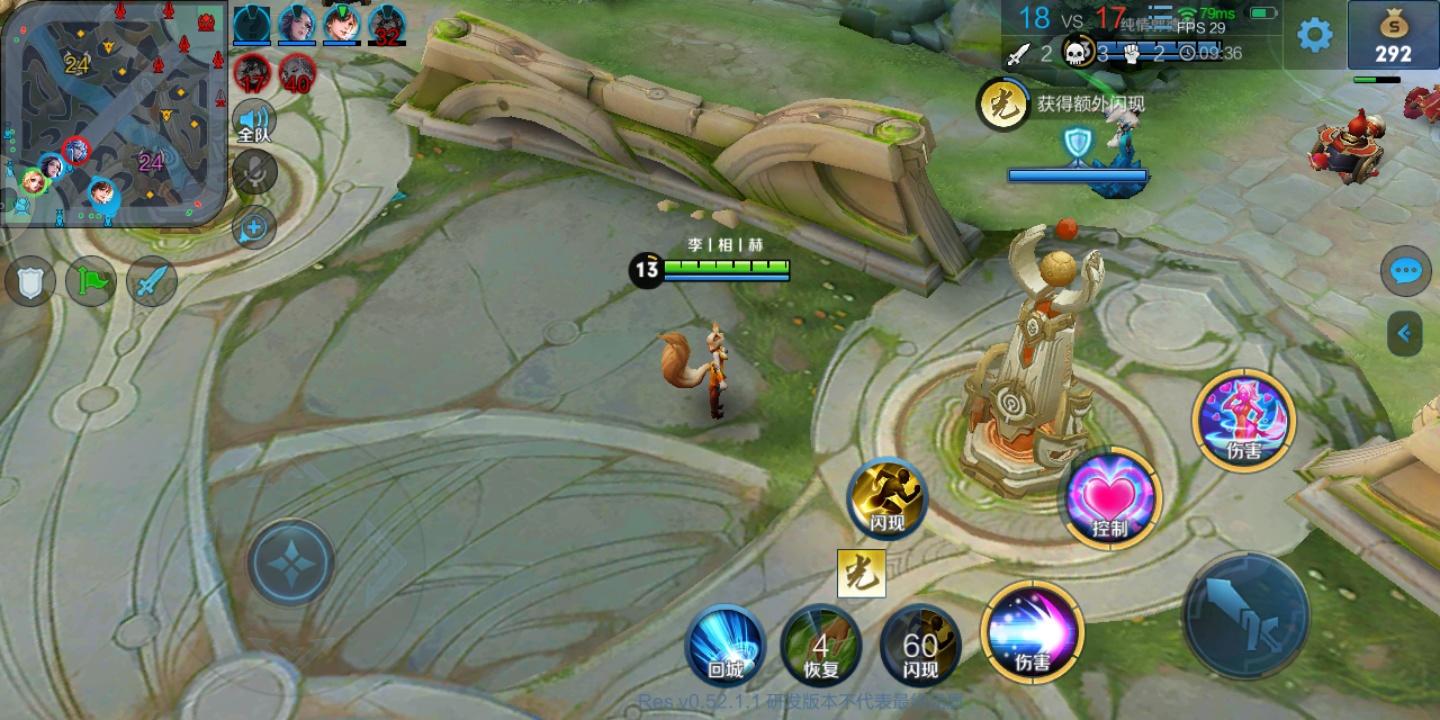The width and height of the screenshot is (1440, 720).
Task: Use the 恢复 heal spell
Action: click(822, 647)
